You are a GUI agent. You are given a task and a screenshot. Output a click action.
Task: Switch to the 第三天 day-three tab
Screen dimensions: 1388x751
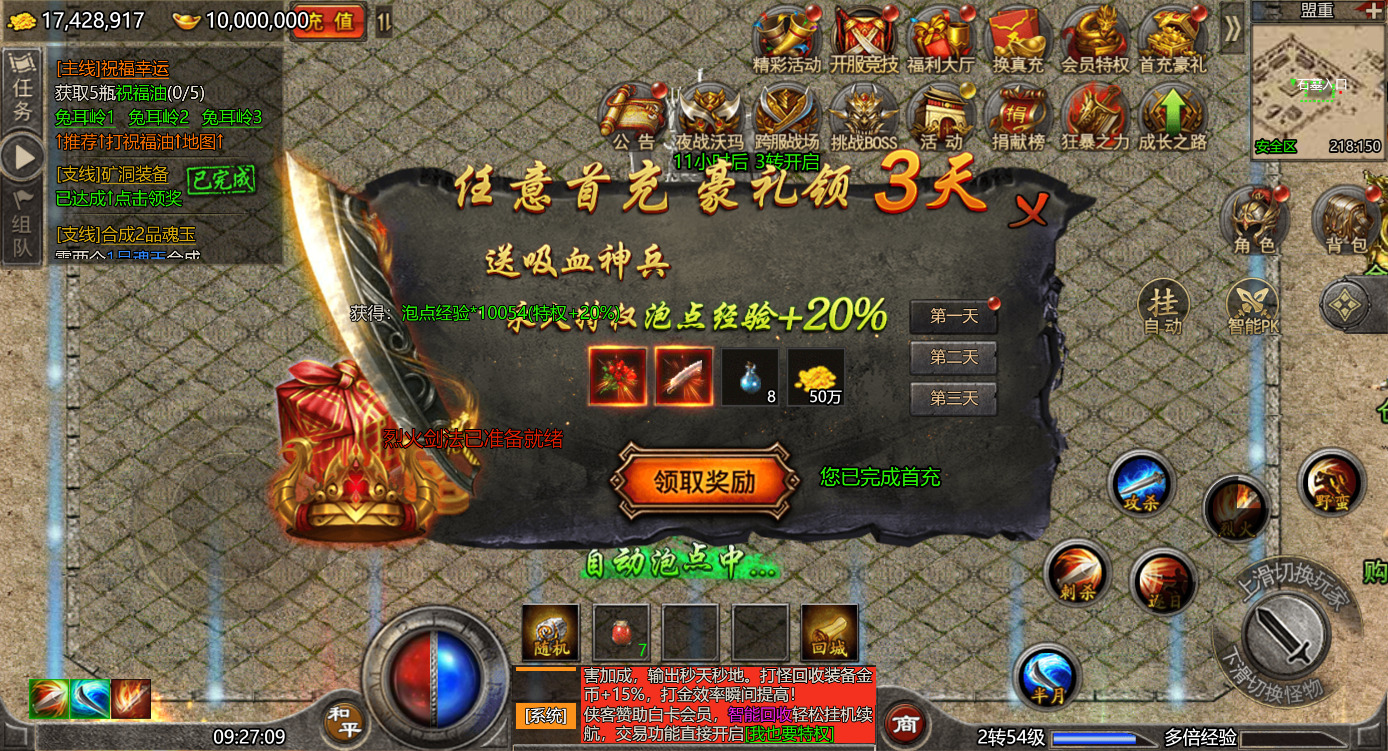coord(951,397)
